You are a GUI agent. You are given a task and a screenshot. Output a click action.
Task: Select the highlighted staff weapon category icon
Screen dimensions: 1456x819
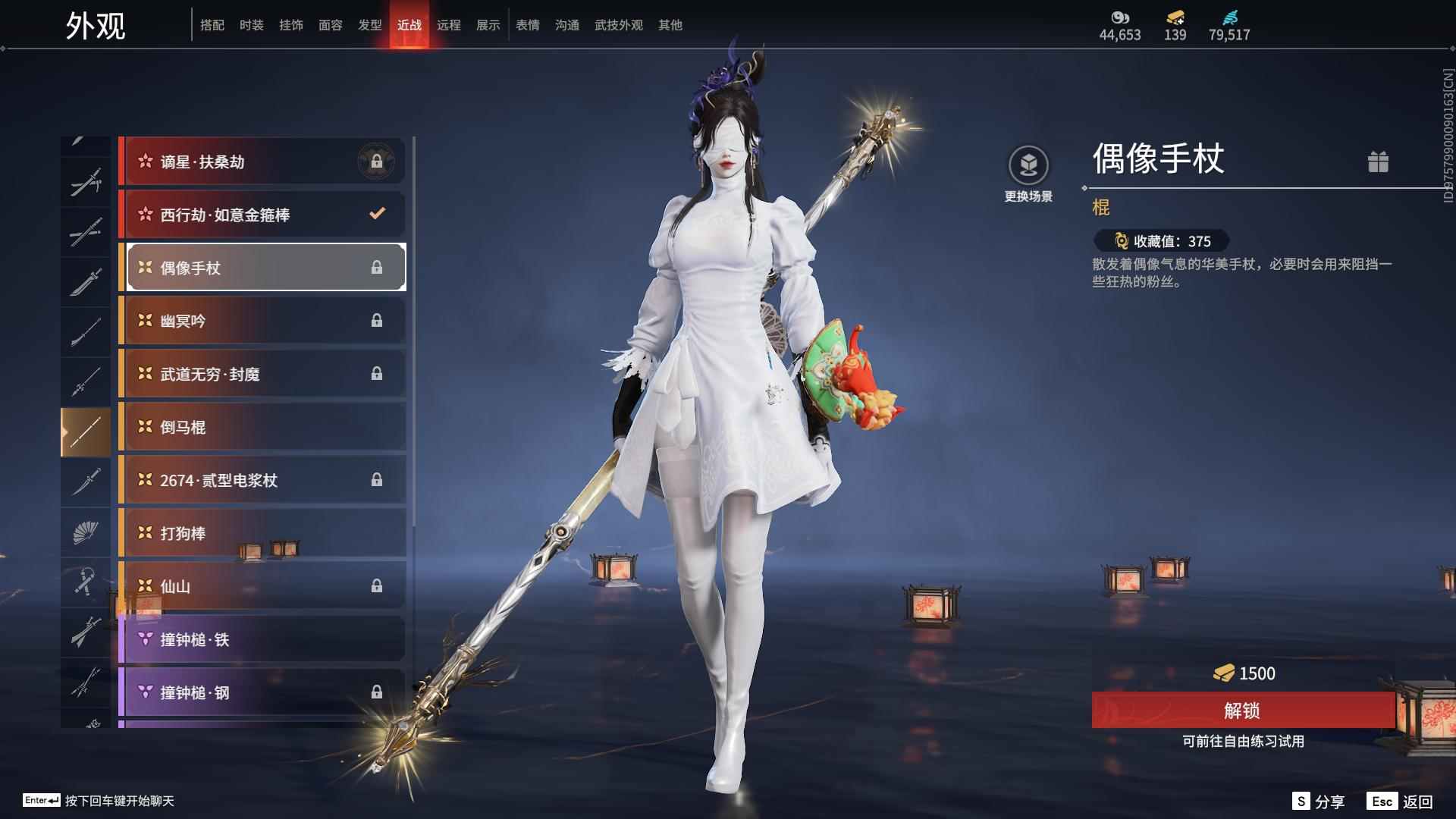86,431
